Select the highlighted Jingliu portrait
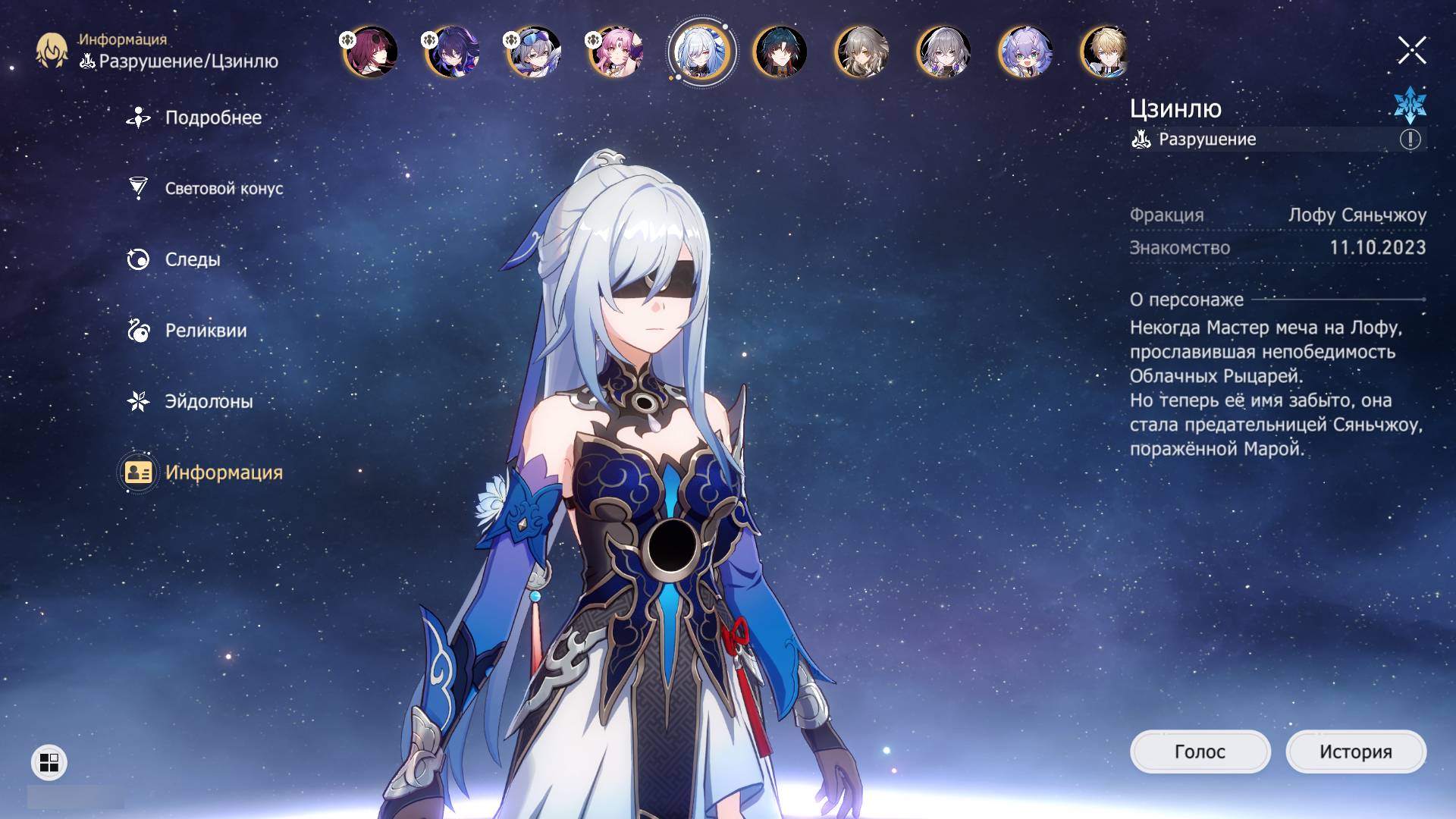 (701, 52)
